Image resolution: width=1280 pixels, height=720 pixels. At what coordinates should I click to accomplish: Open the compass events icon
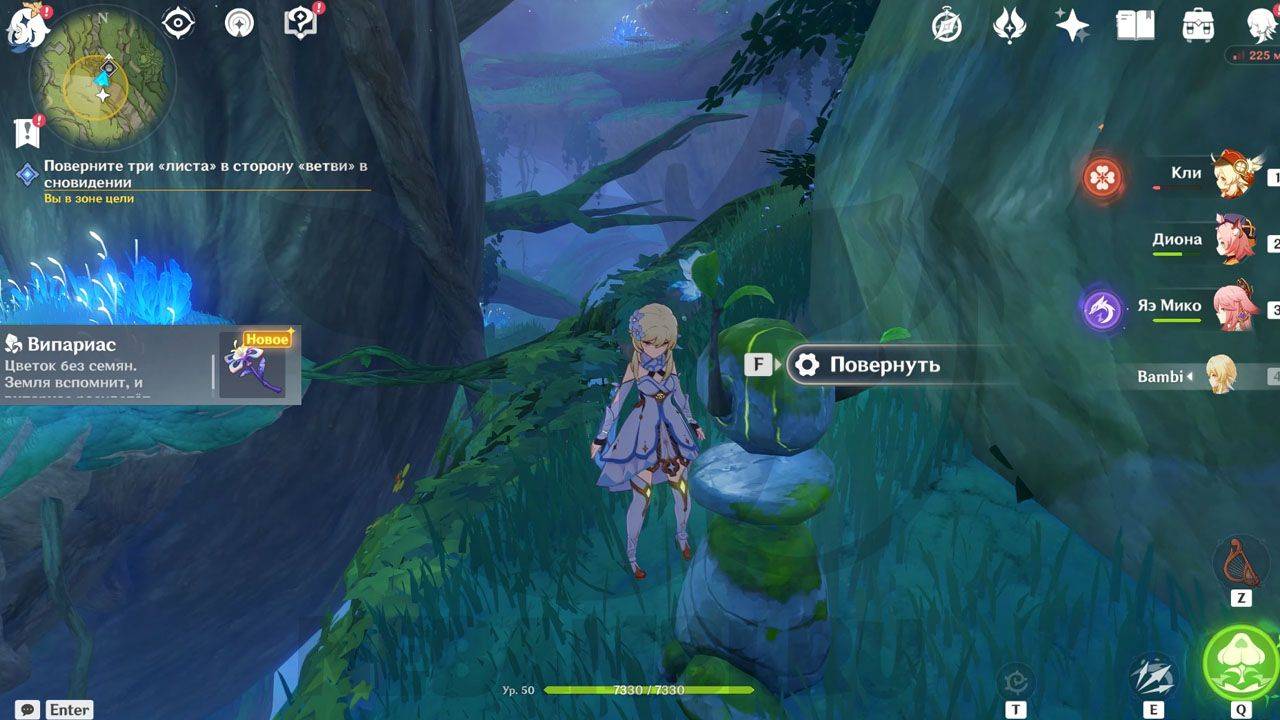click(946, 26)
